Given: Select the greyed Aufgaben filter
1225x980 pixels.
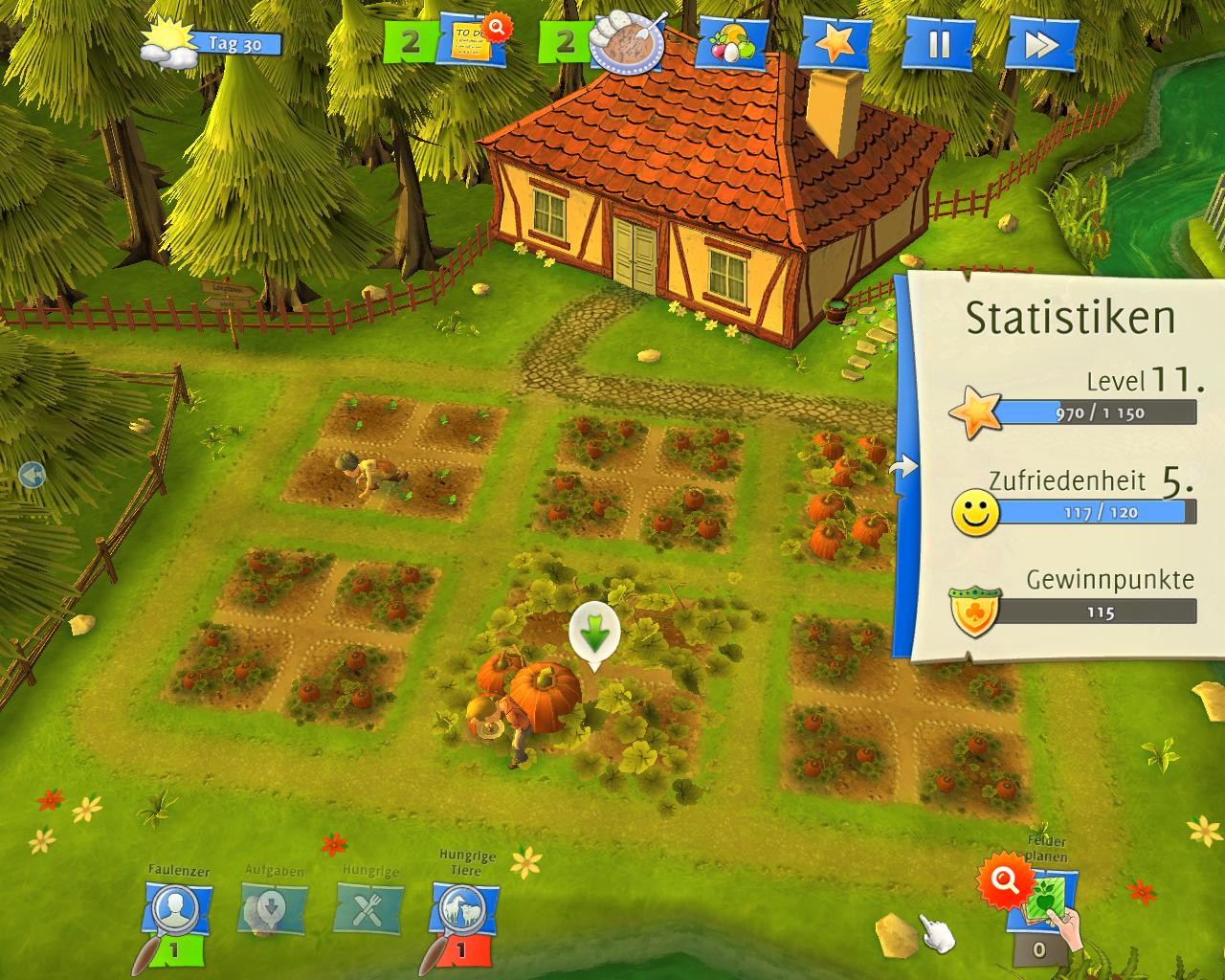Looking at the screenshot, I should (272, 909).
